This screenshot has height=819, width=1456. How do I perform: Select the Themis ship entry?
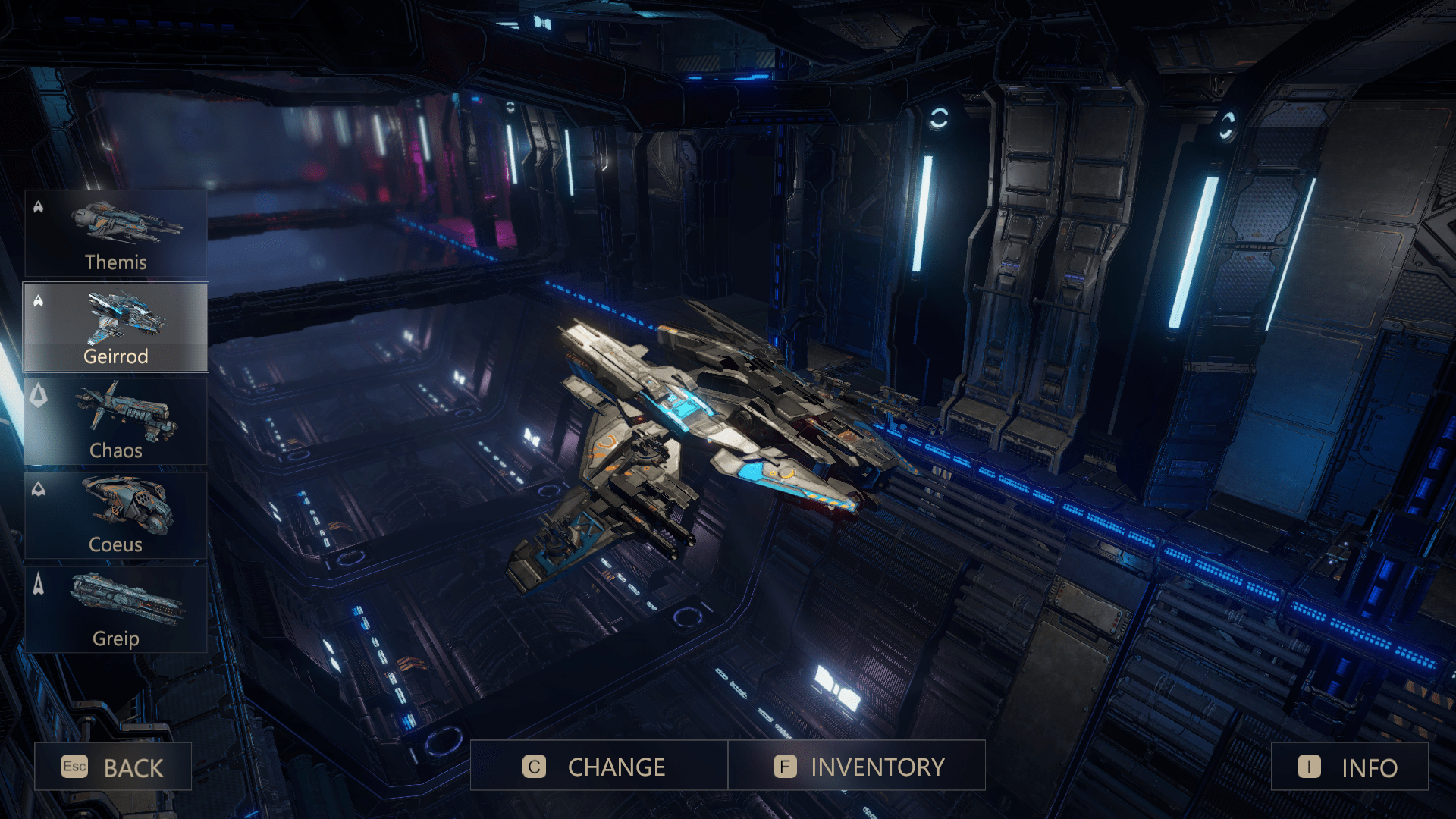[116, 233]
